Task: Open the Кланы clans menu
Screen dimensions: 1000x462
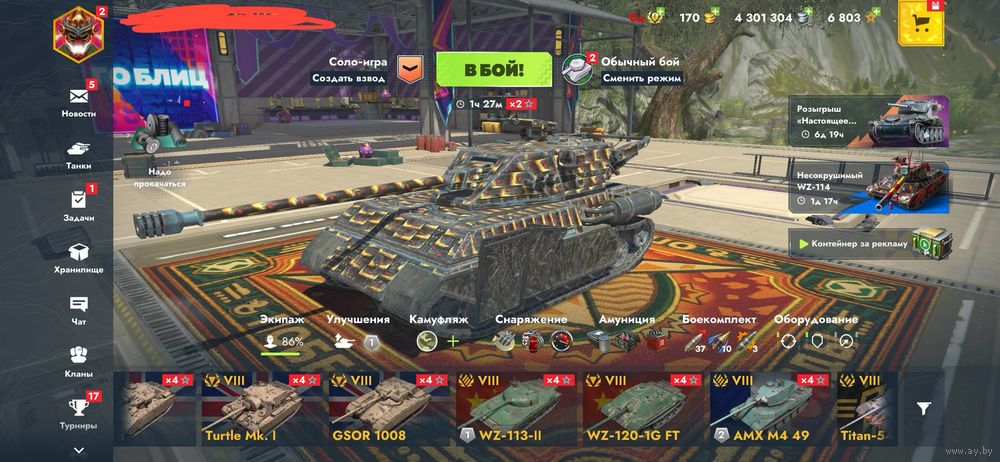Action: 79,360
